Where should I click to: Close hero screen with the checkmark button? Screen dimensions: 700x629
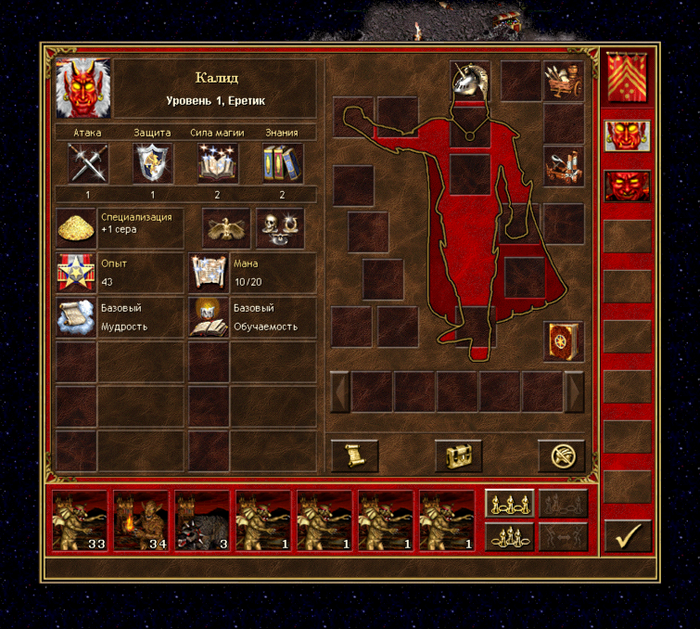click(627, 537)
